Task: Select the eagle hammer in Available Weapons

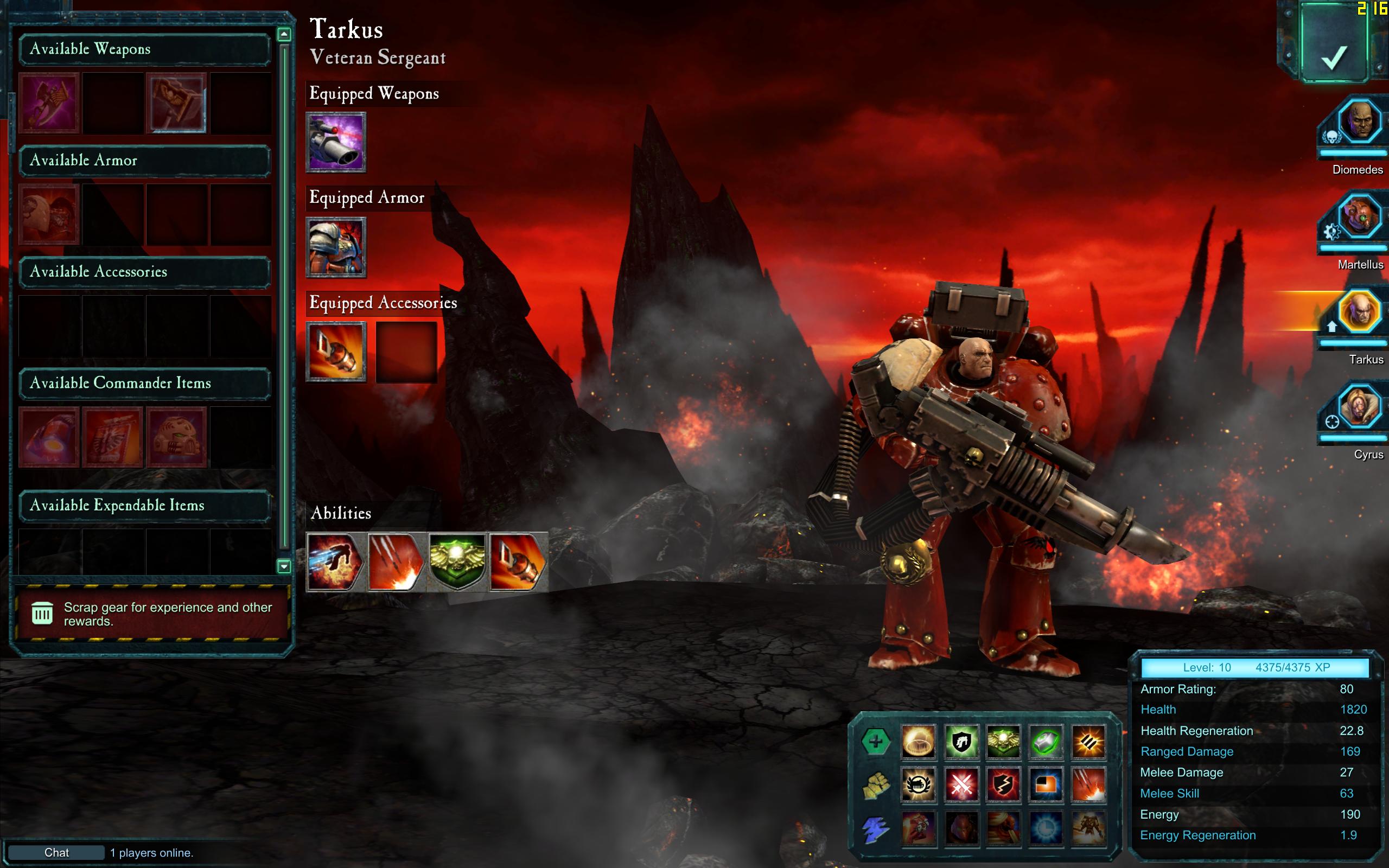Action: click(x=177, y=103)
